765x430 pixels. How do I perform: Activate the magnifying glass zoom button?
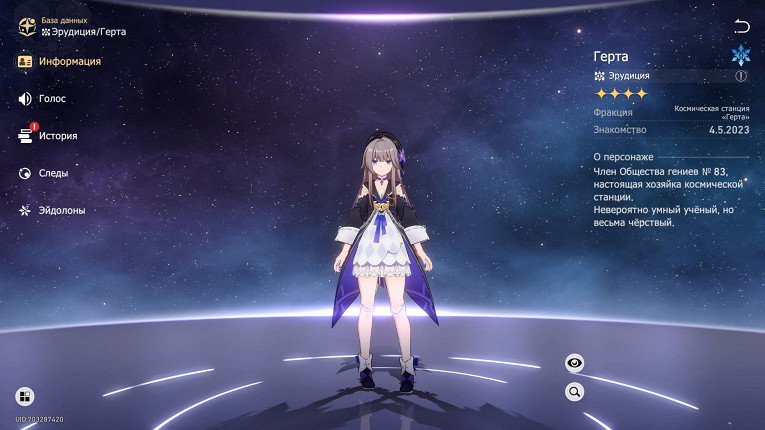pyautogui.click(x=575, y=392)
